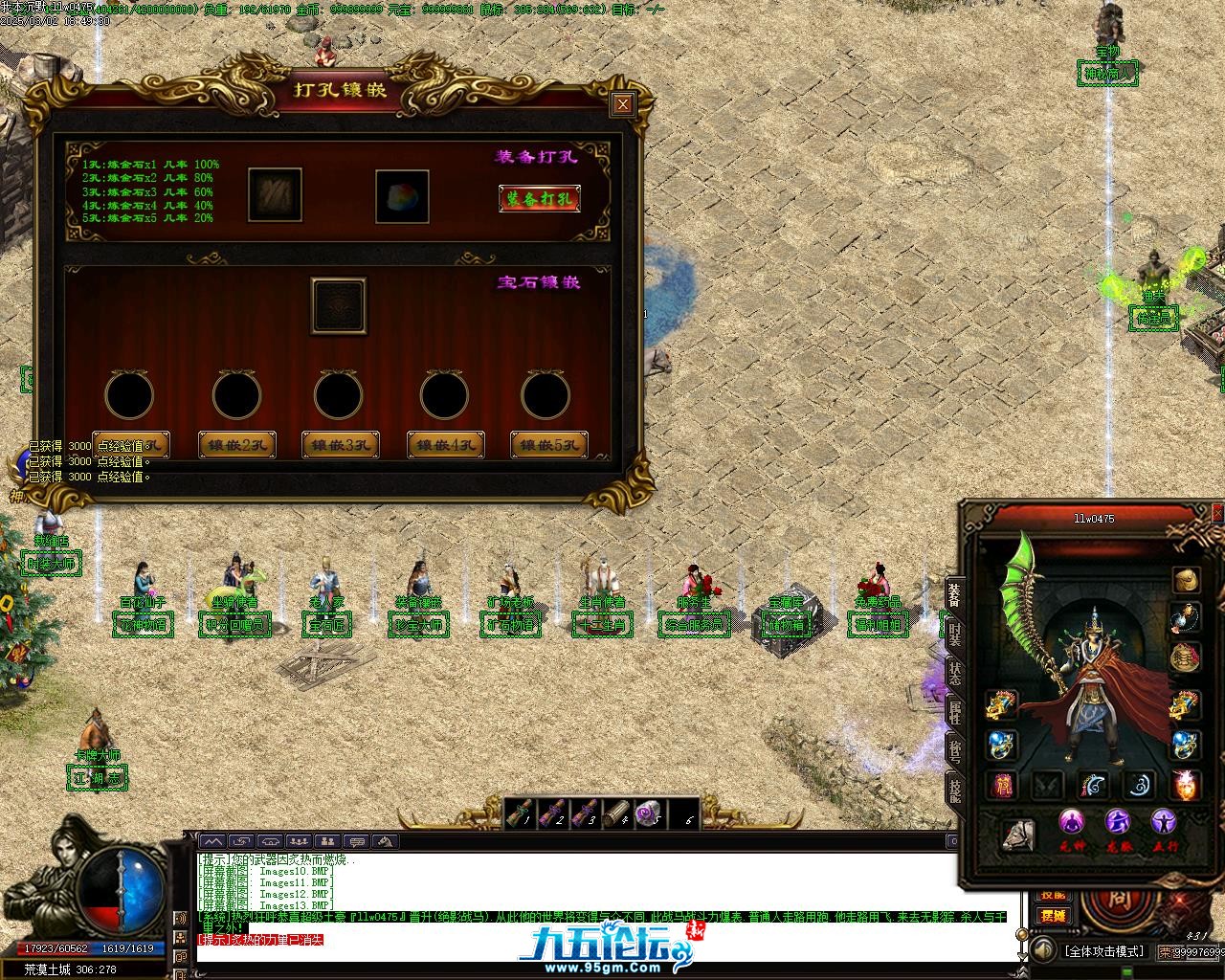Click the 镶嵌3孔 inlay button
The width and height of the screenshot is (1225, 980).
[x=341, y=445]
